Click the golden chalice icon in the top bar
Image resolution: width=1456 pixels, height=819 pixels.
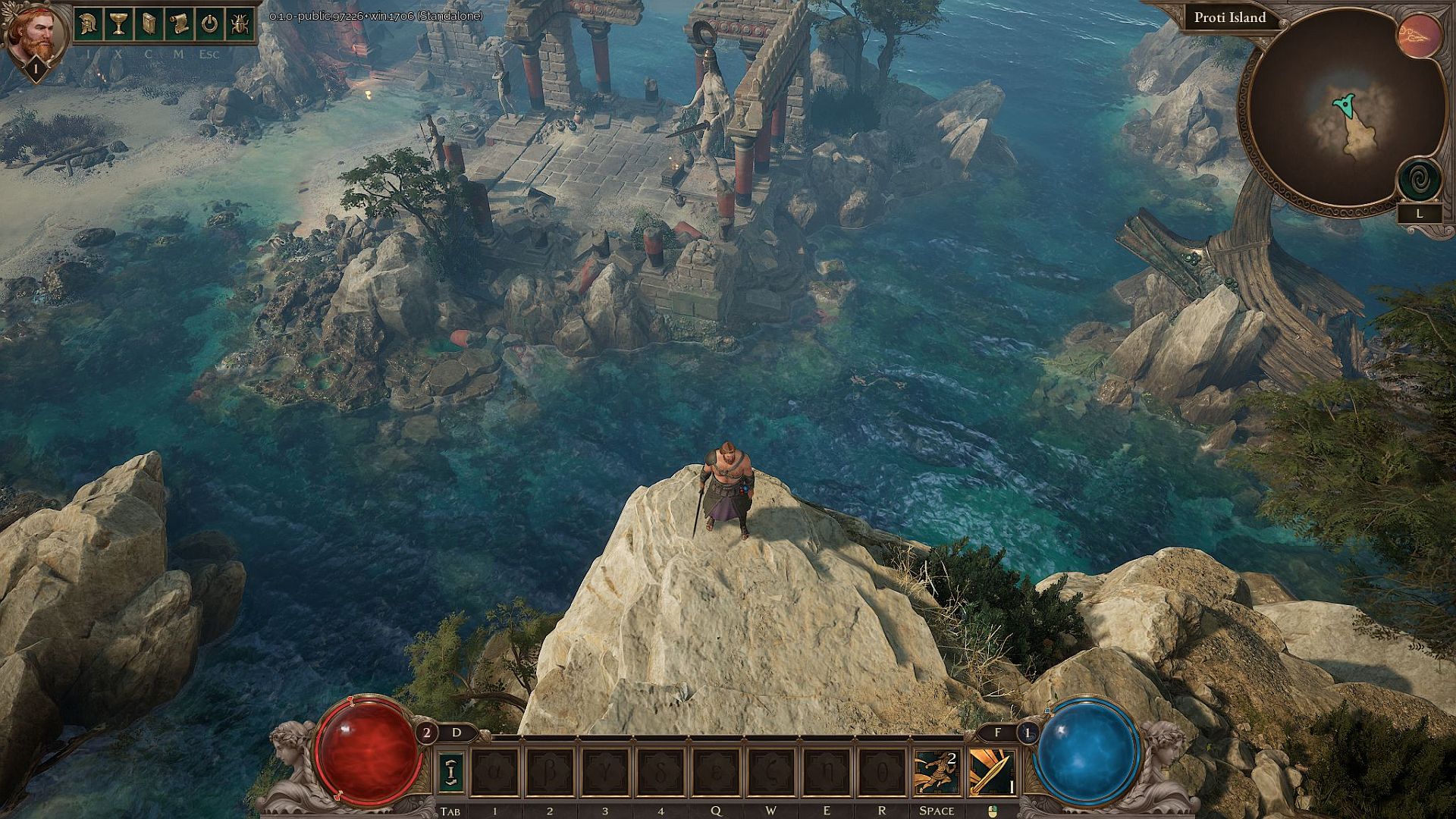click(x=118, y=23)
